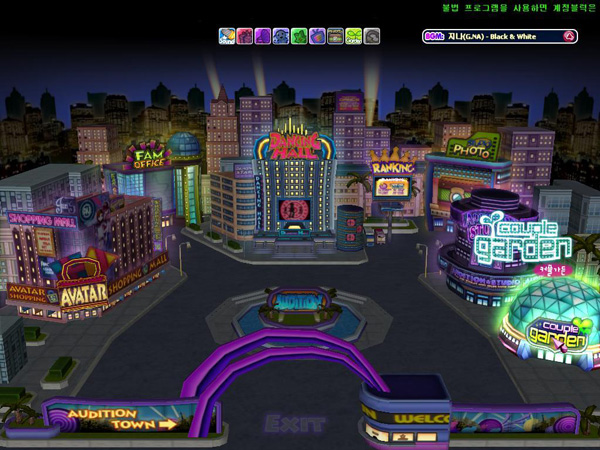Follow the Audition Town arrow sign
The width and height of the screenshot is (600, 450).
(122, 418)
